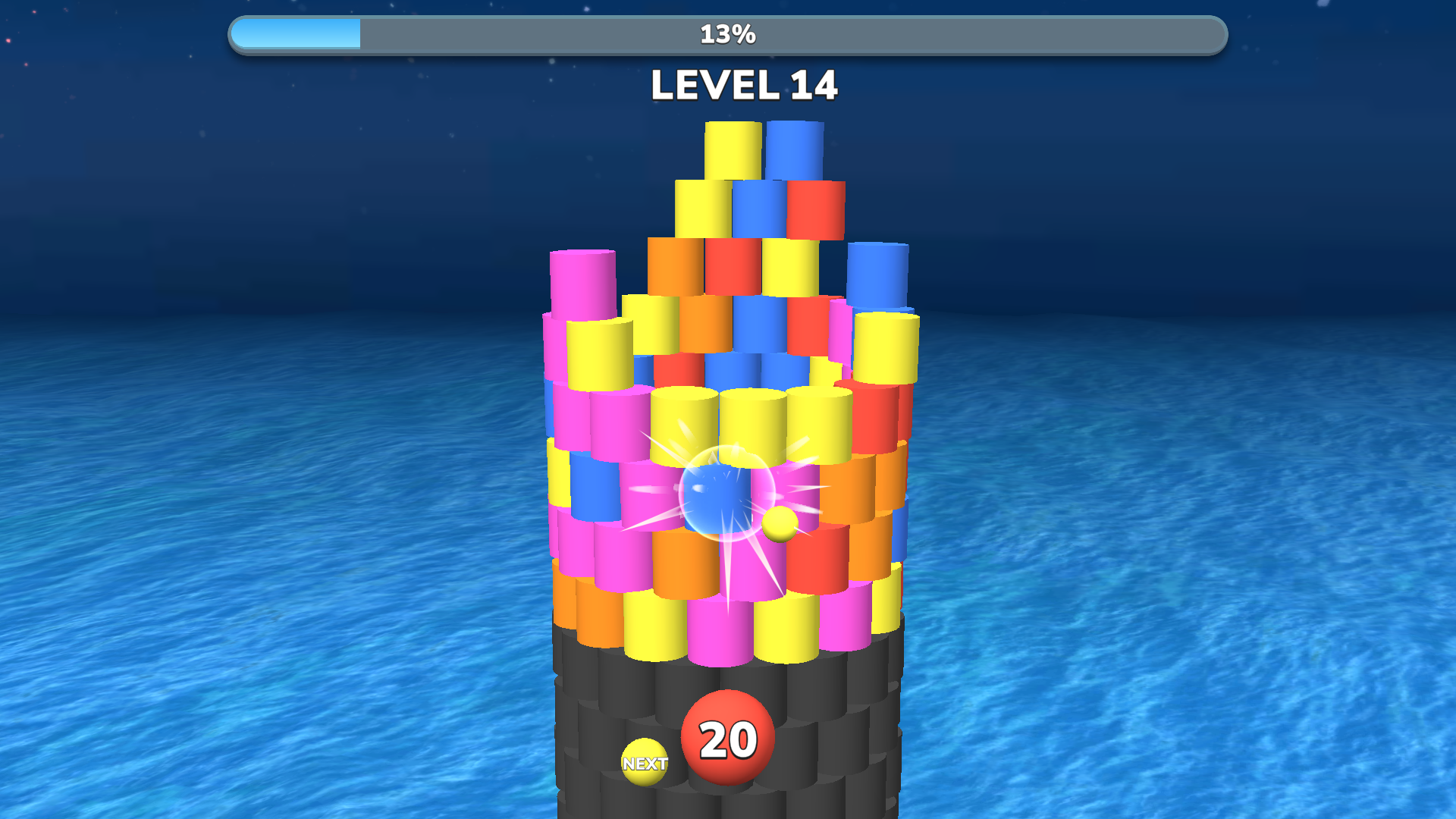Select the red cylinder near the tower top
This screenshot has width=1456, height=819.
click(815, 209)
